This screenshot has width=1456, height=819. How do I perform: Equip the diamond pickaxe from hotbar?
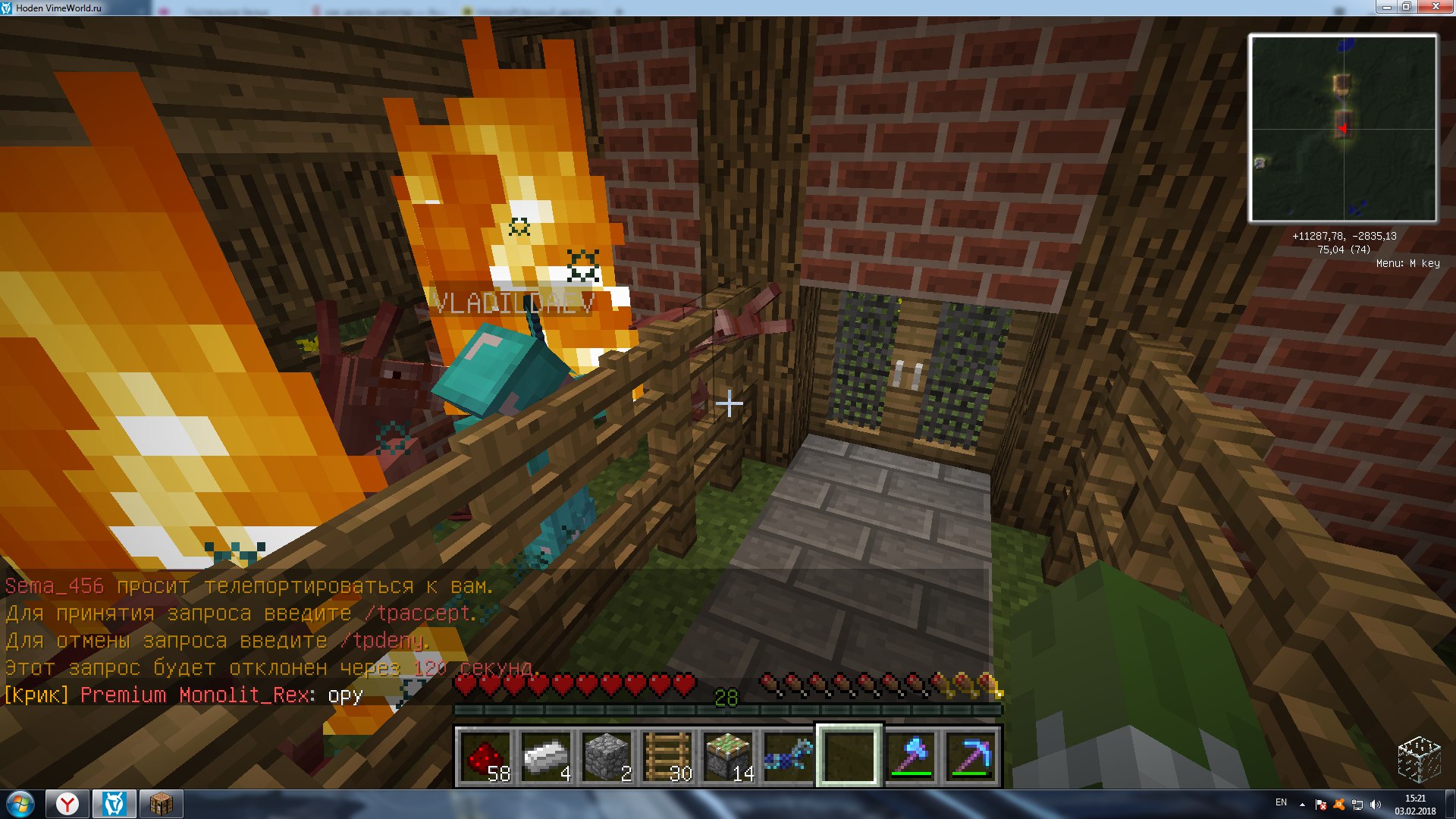tap(971, 756)
